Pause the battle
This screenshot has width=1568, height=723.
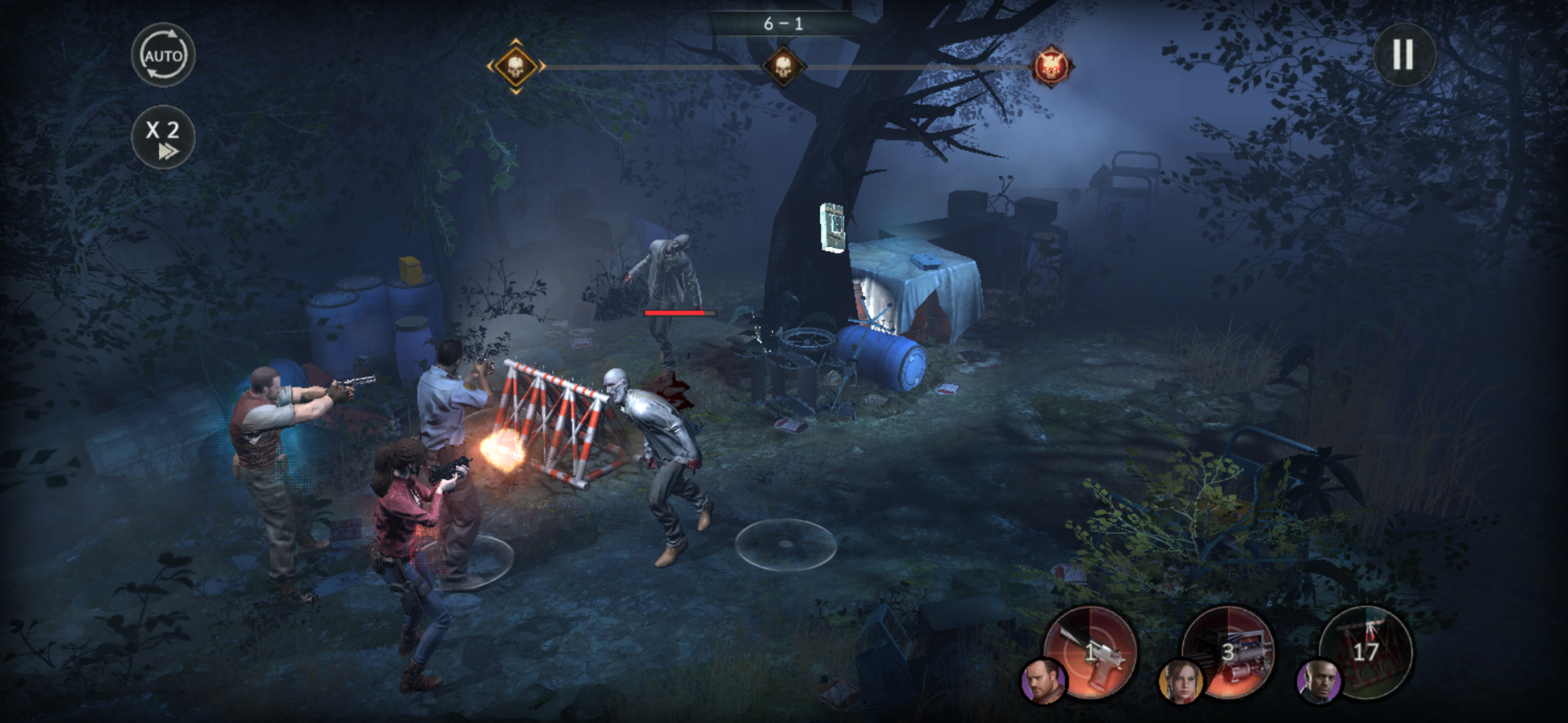pyautogui.click(x=1404, y=55)
